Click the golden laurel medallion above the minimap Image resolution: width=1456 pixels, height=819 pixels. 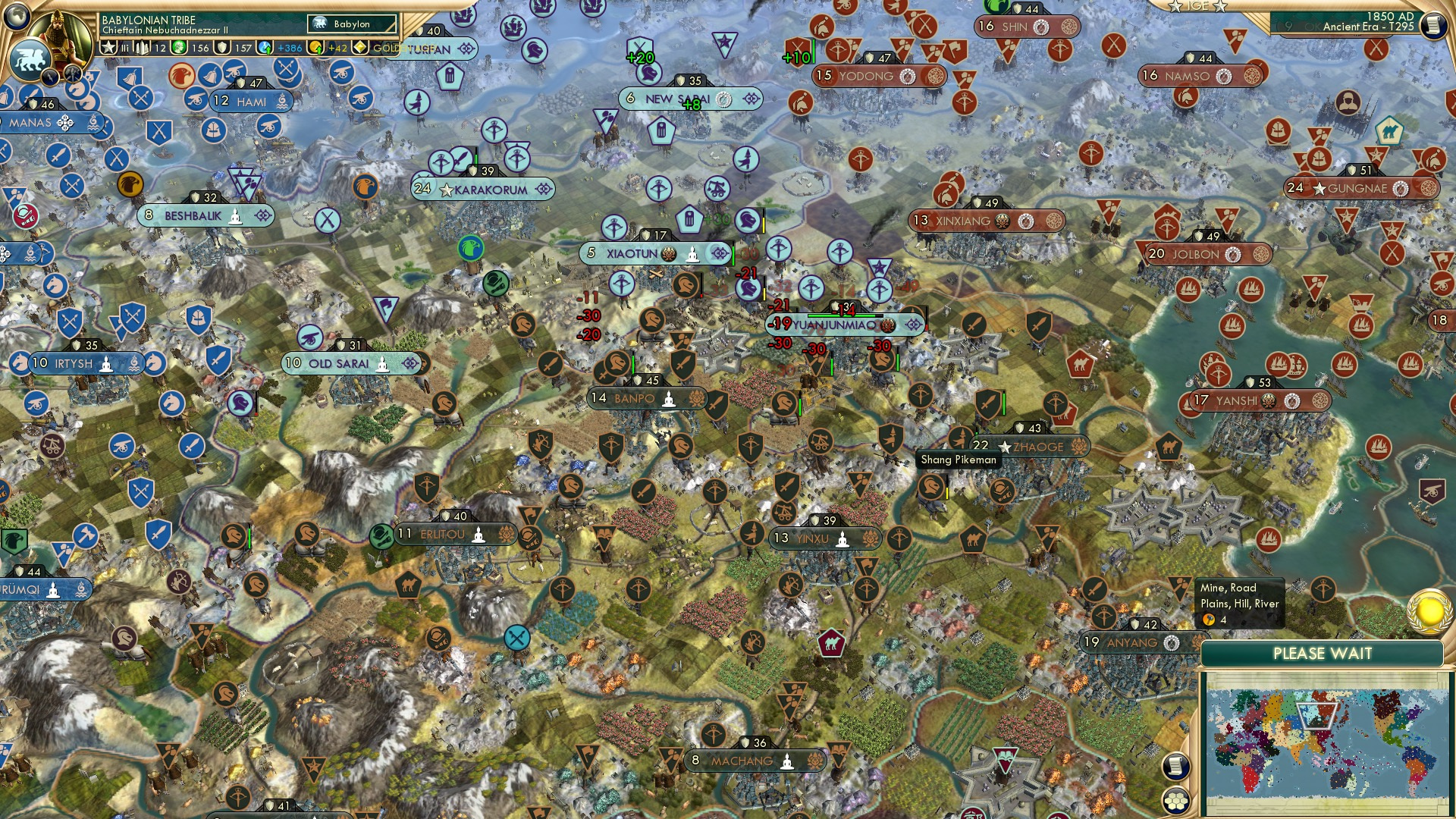pos(1428,613)
